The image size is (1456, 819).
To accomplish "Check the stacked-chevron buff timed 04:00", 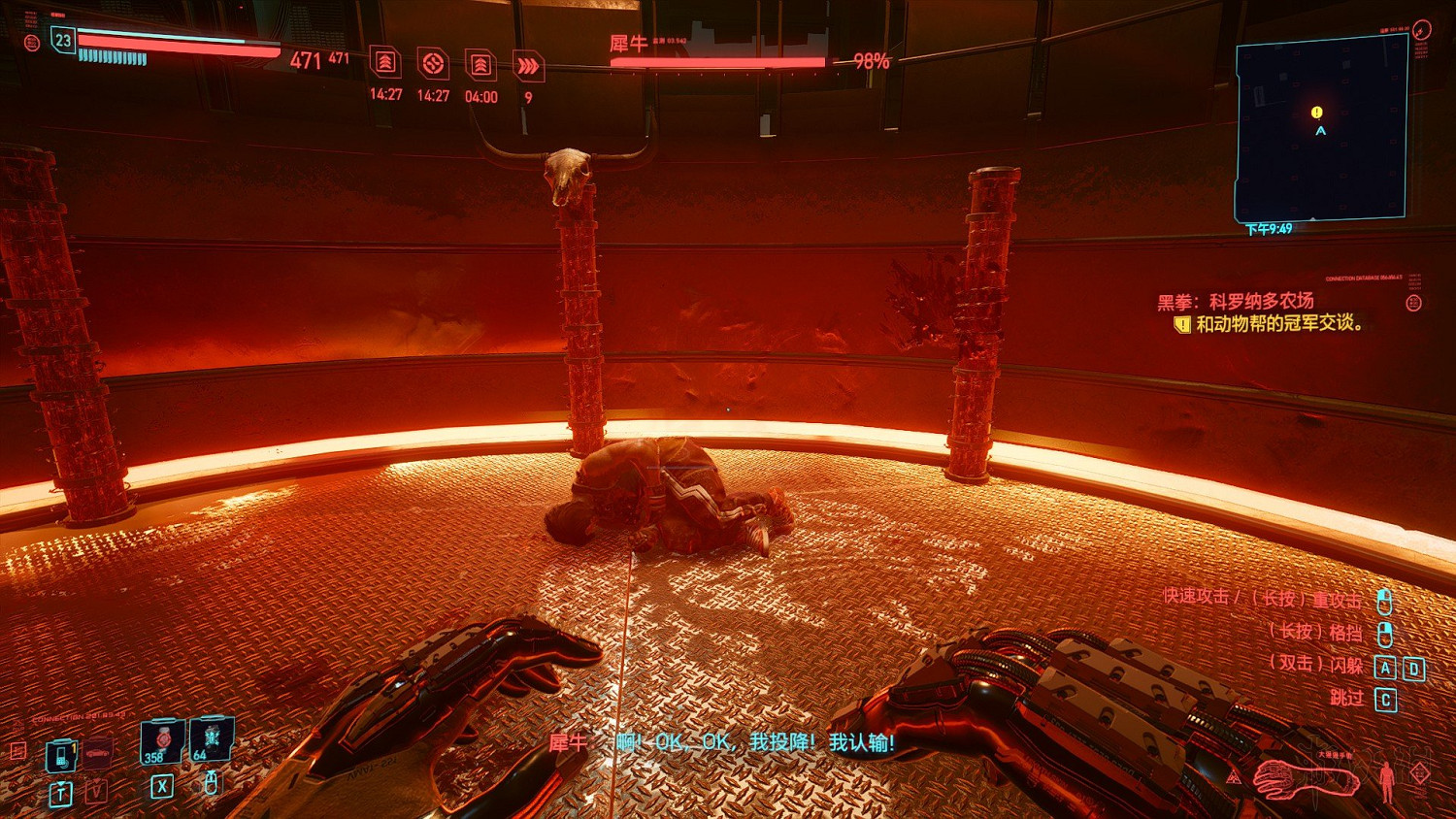I will coord(480,65).
